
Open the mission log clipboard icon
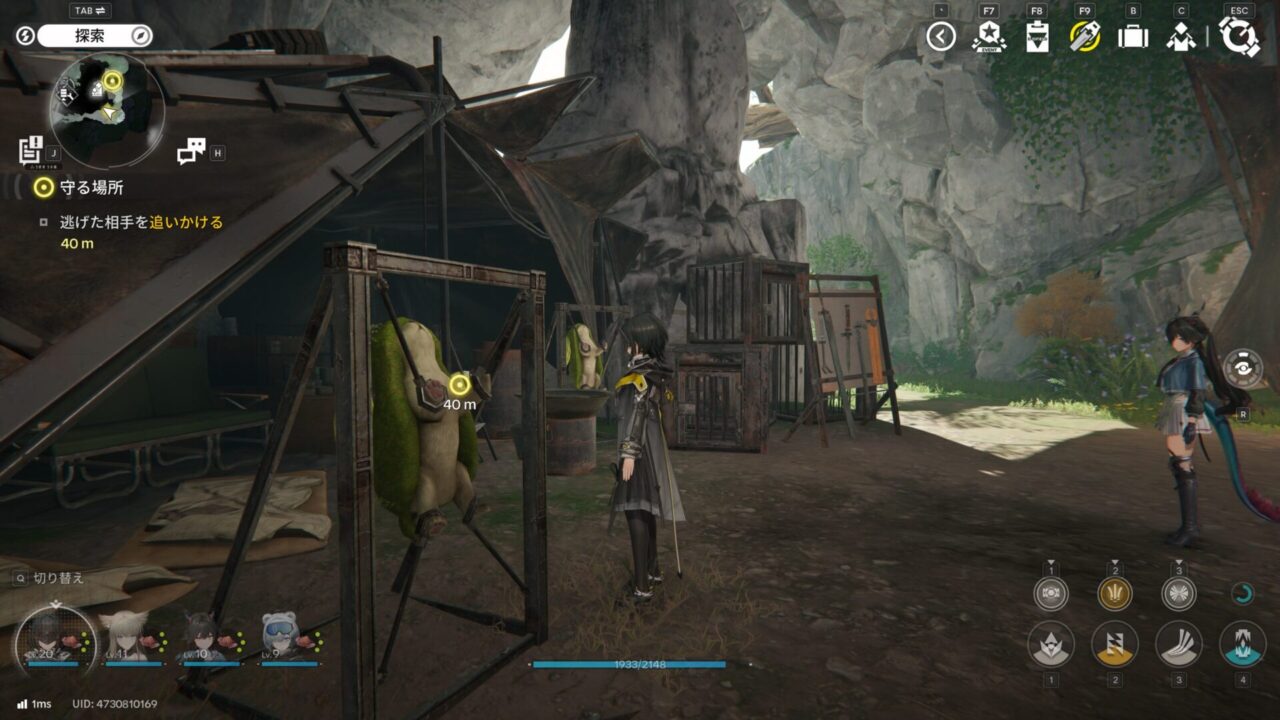pyautogui.click(x=30, y=149)
